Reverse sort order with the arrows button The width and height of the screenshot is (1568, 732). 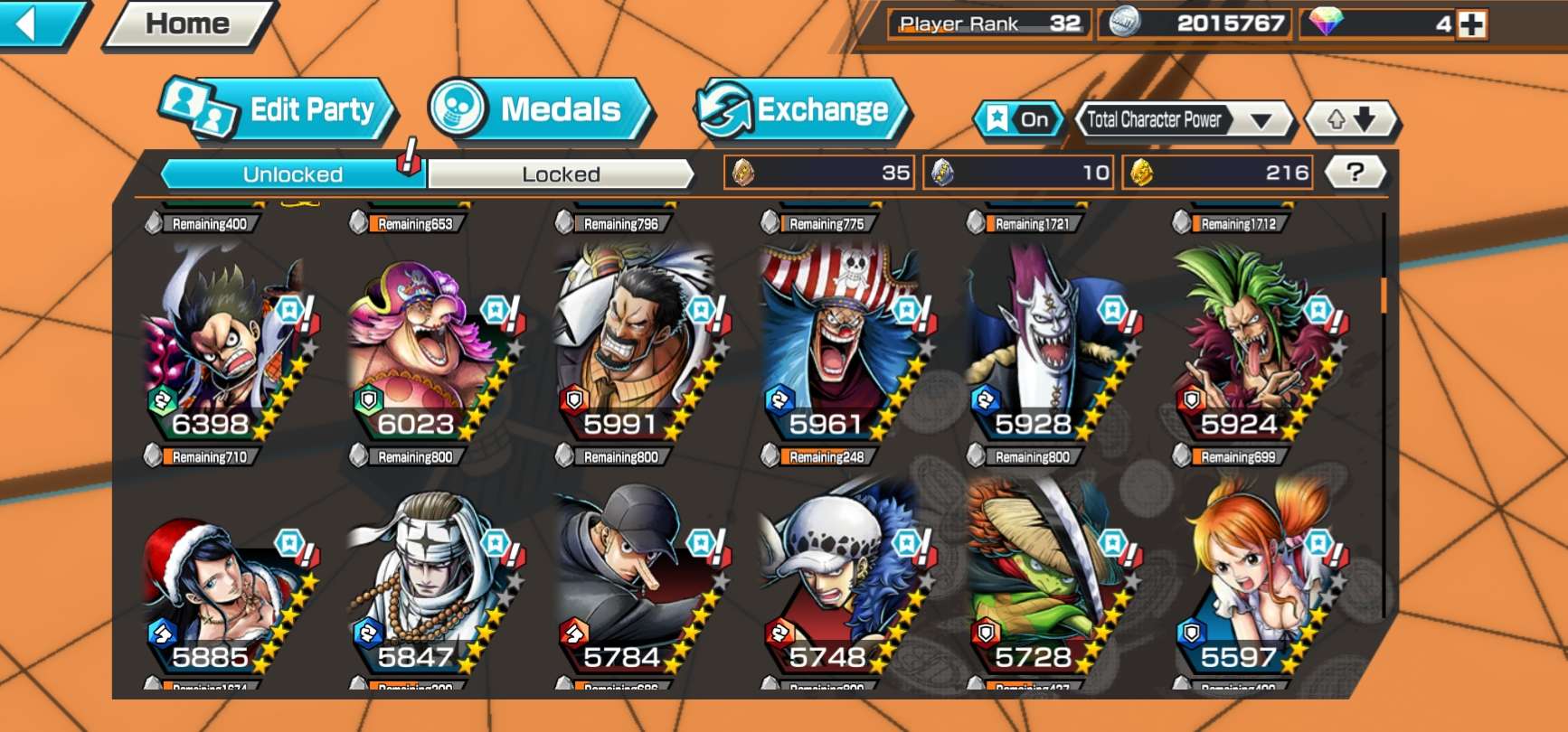pyautogui.click(x=1351, y=119)
